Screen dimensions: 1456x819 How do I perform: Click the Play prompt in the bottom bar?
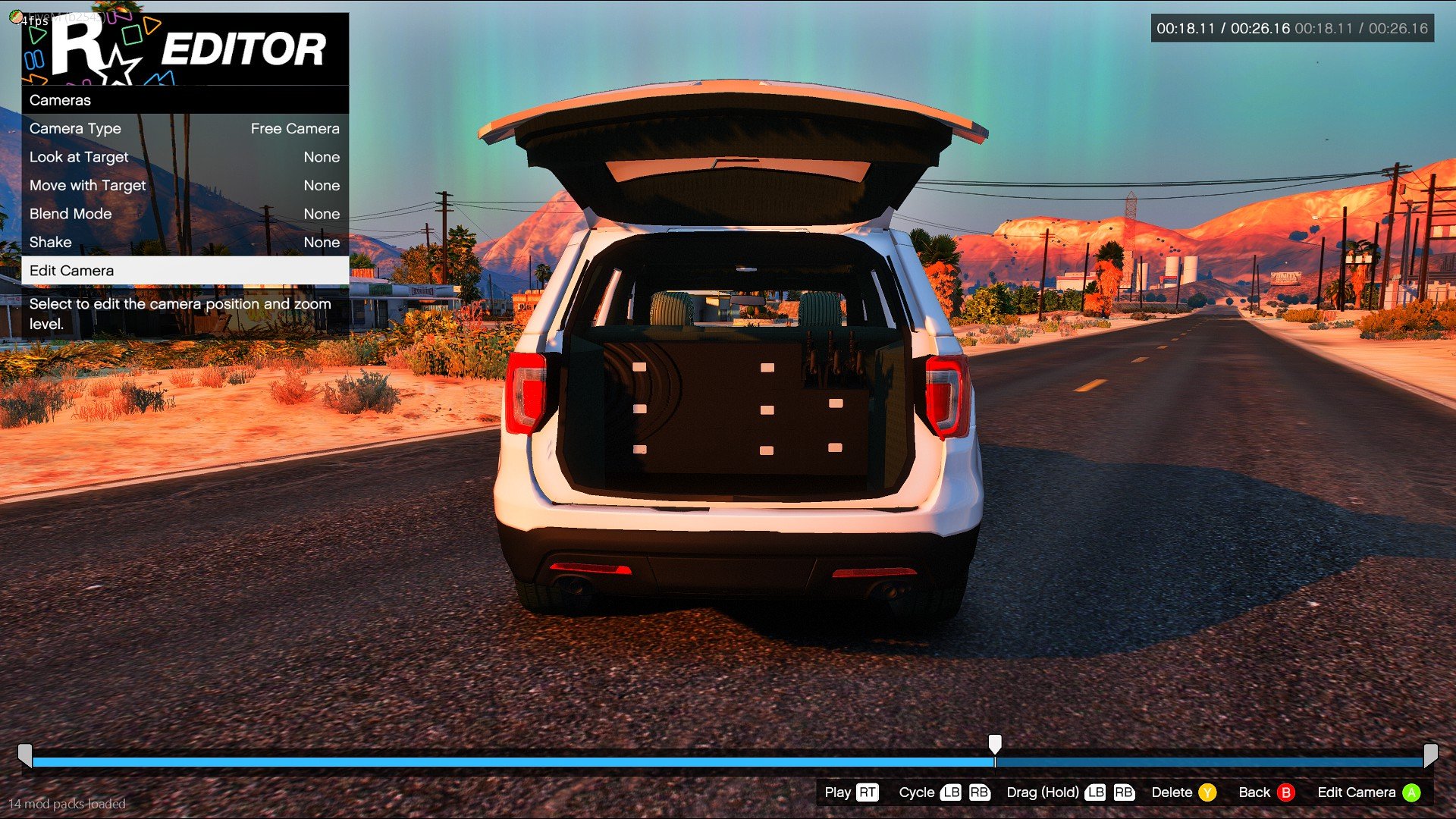coord(838,792)
